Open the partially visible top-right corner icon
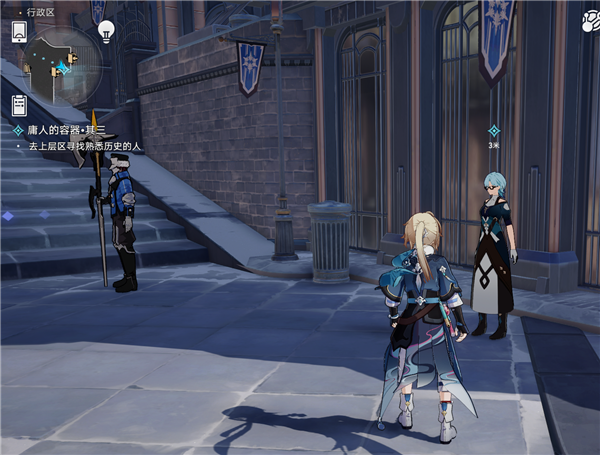The image size is (600, 455). click(x=590, y=14)
